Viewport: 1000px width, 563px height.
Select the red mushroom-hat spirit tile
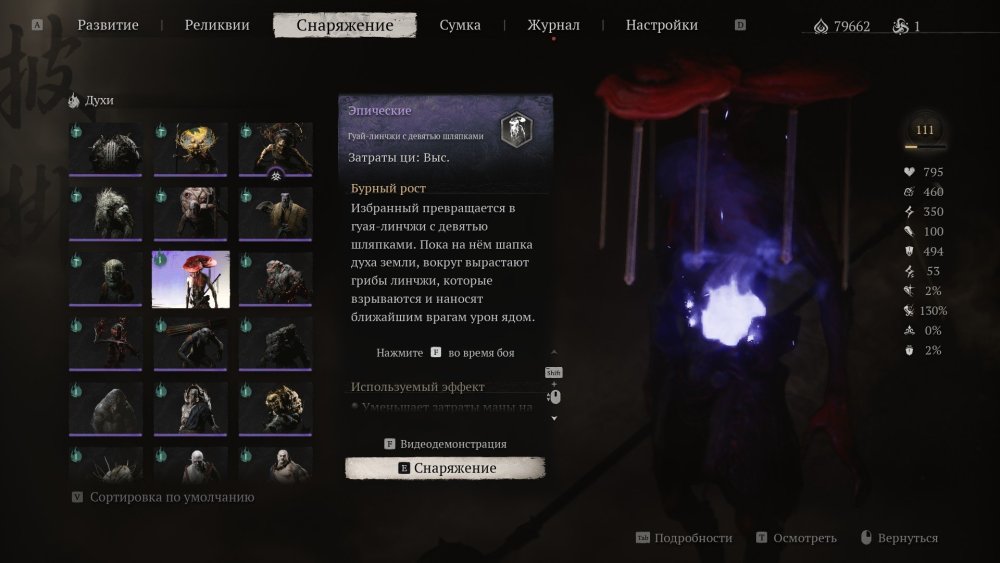tap(191, 279)
